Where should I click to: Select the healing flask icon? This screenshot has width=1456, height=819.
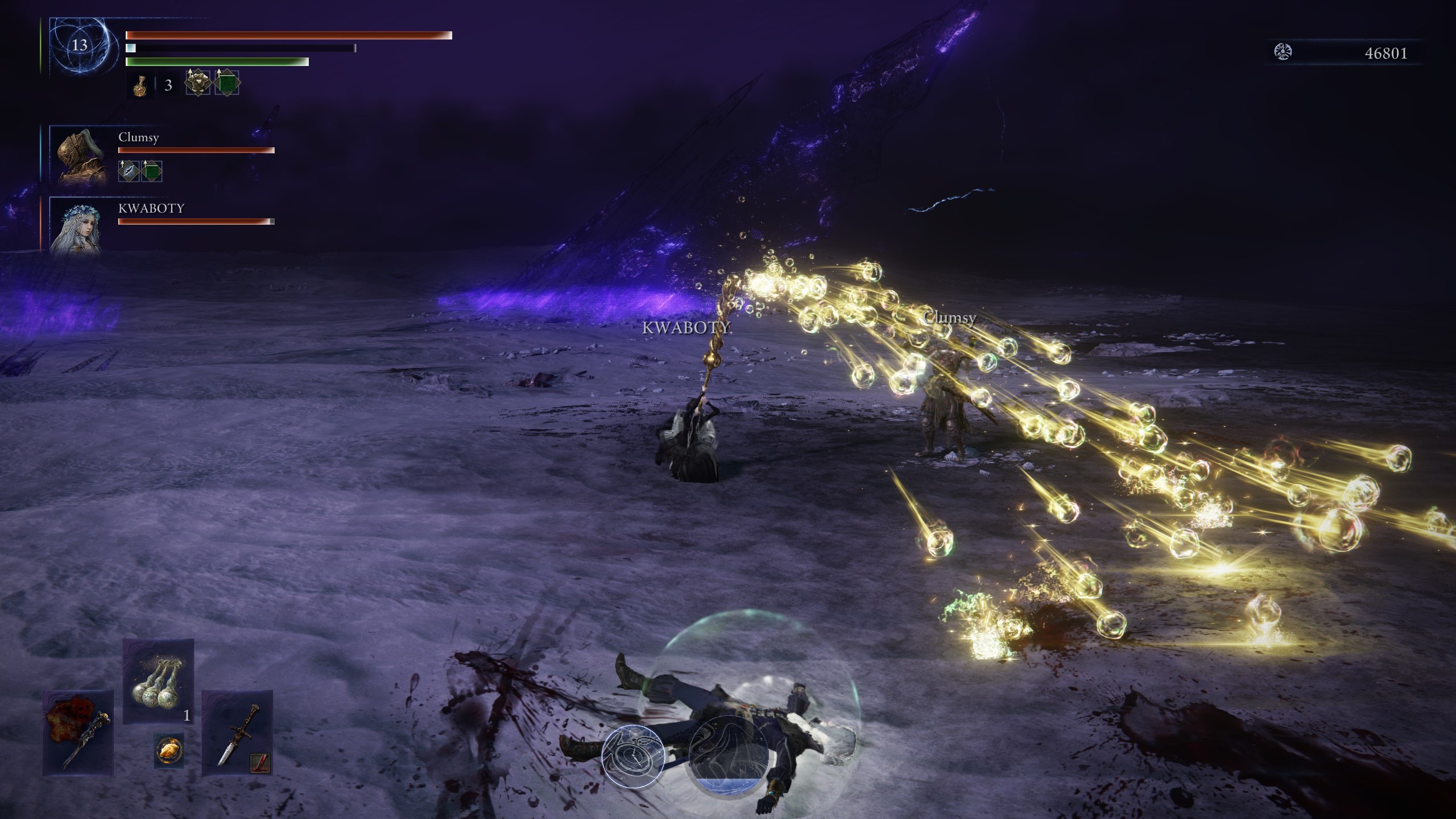pyautogui.click(x=139, y=86)
